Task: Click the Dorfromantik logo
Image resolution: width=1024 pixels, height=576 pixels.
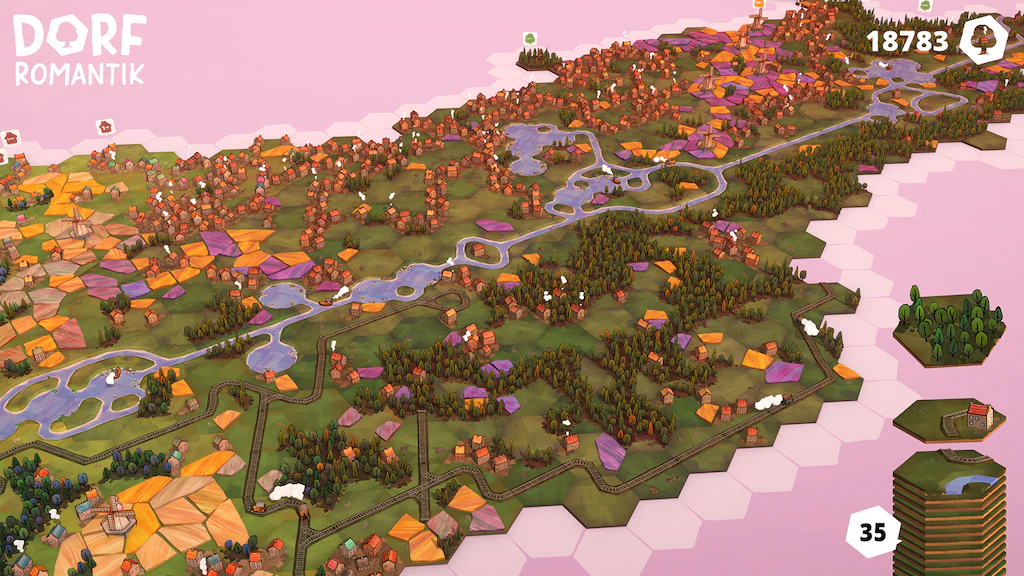Action: click(x=79, y=49)
